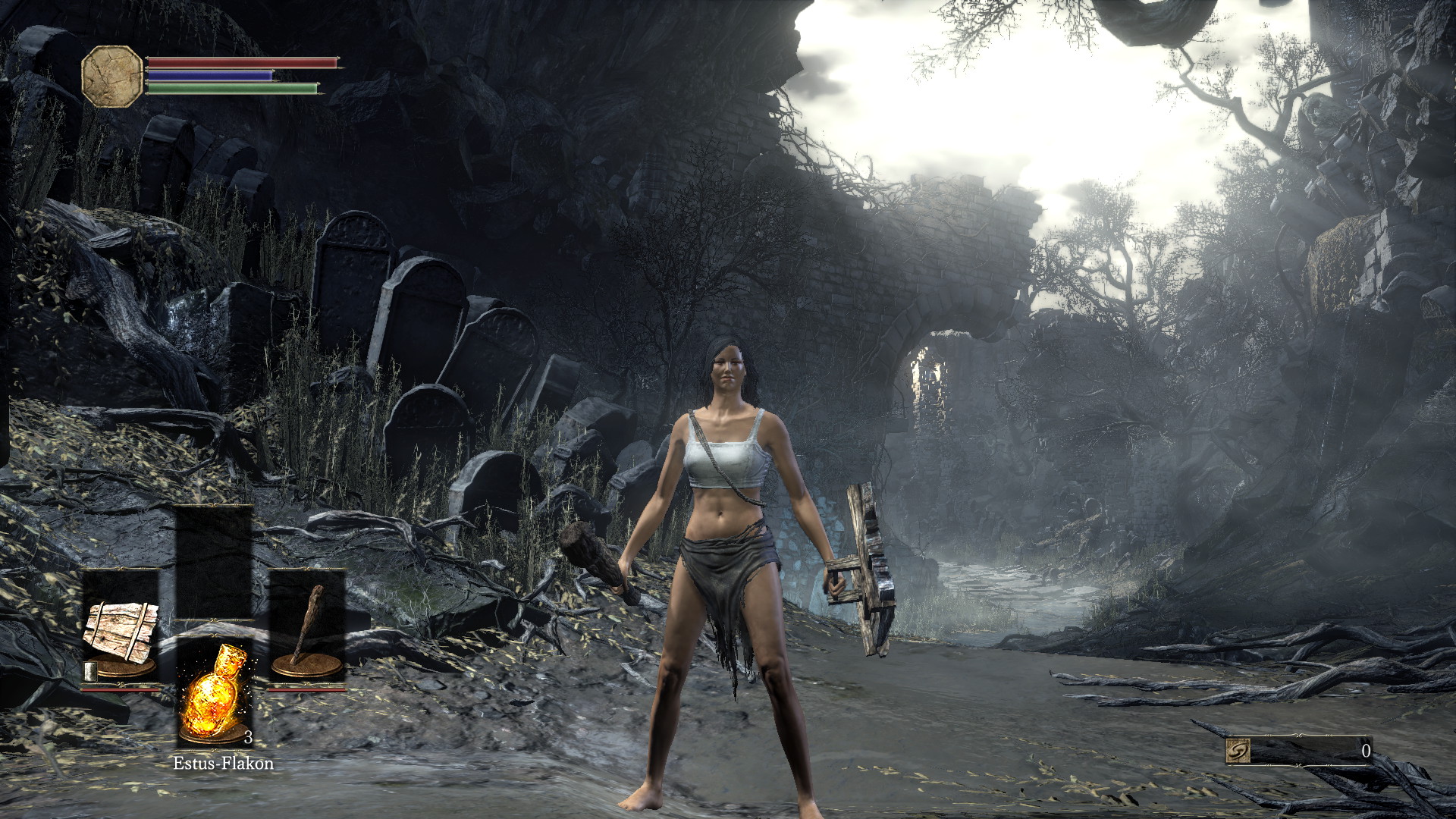The image size is (1456, 819).
Task: Click the red durability bar under the club
Action: (307, 689)
